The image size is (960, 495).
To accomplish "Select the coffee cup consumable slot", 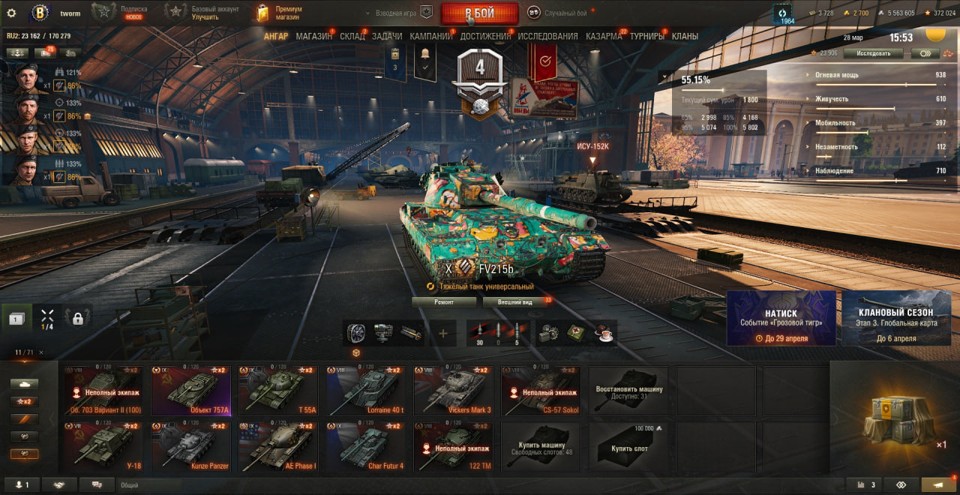I will (604, 333).
